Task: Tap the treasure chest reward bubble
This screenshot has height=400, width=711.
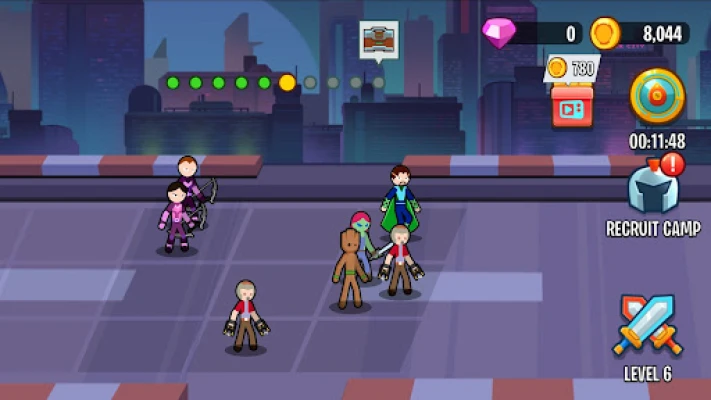Action: (379, 41)
